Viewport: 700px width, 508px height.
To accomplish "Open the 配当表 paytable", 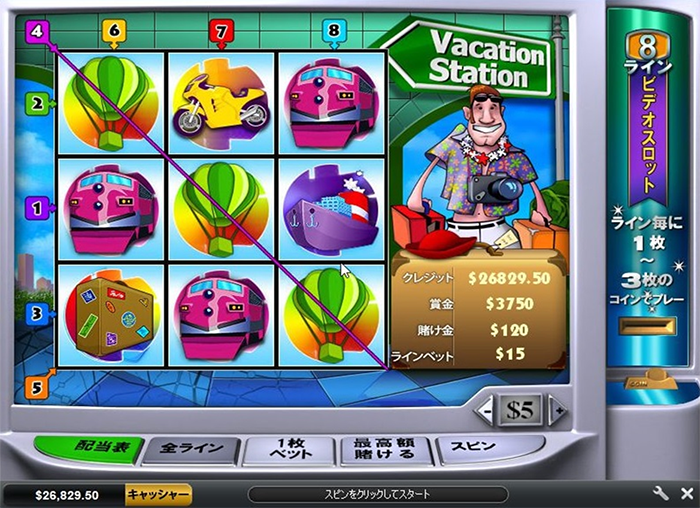I will (89, 449).
